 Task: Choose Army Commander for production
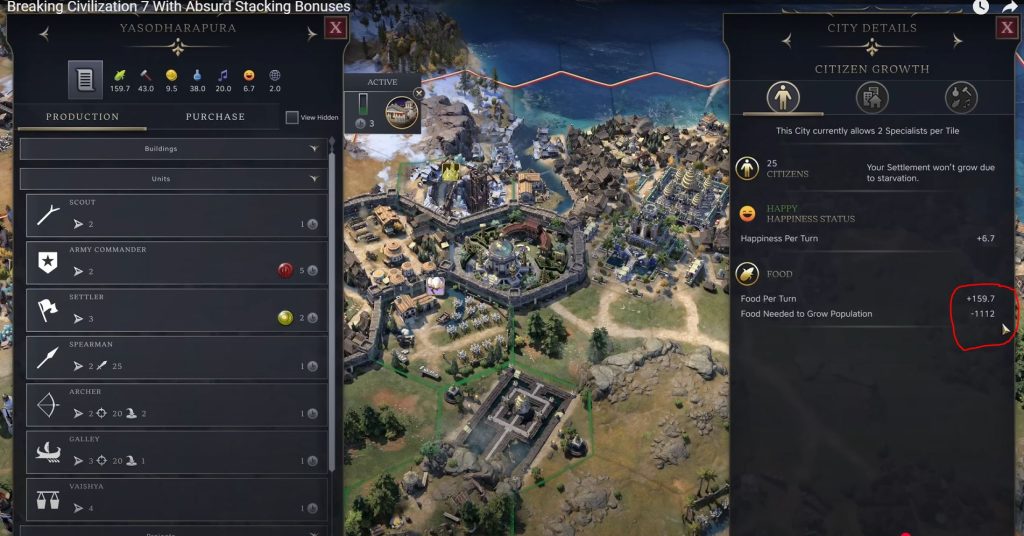point(176,262)
